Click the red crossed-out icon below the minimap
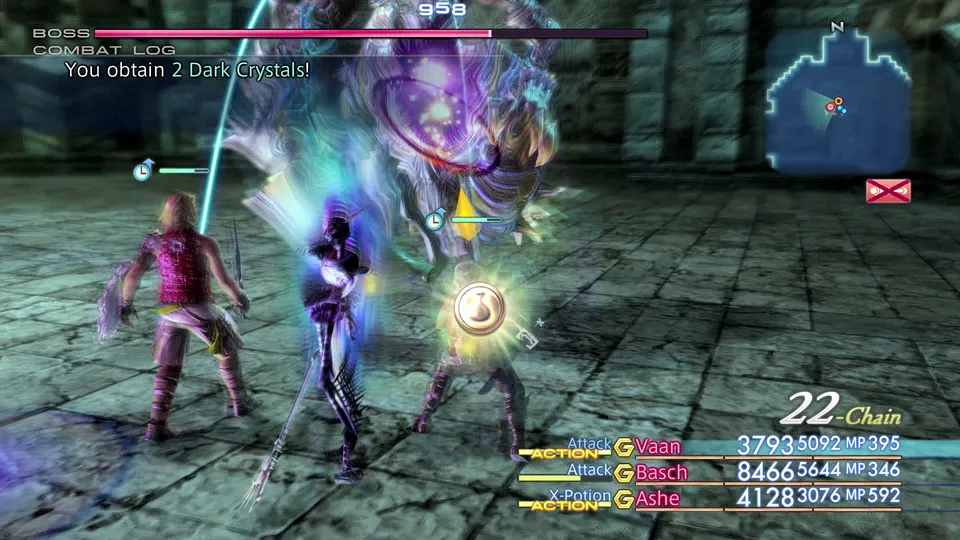 888,190
